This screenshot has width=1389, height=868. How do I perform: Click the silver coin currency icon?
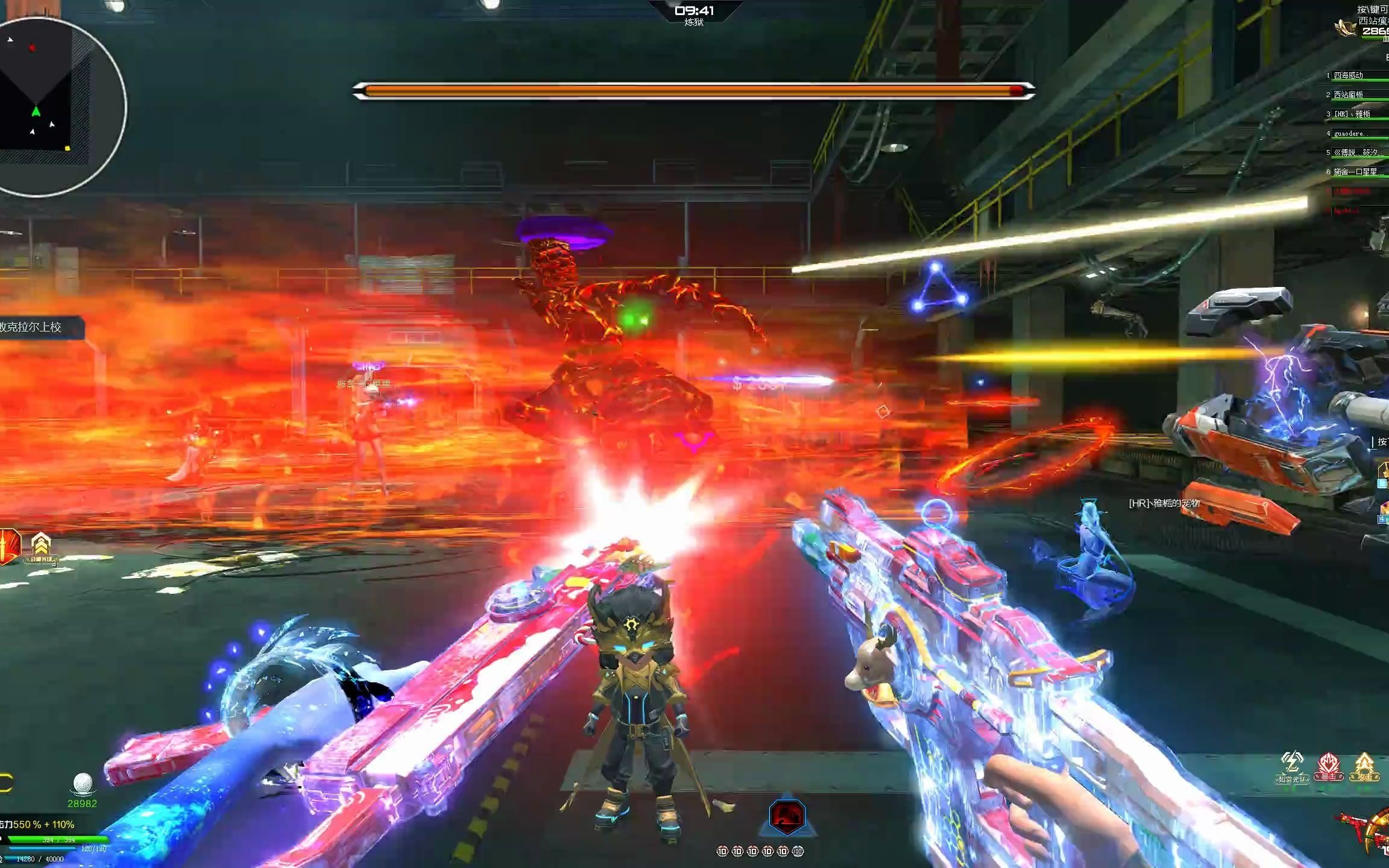coord(82,784)
